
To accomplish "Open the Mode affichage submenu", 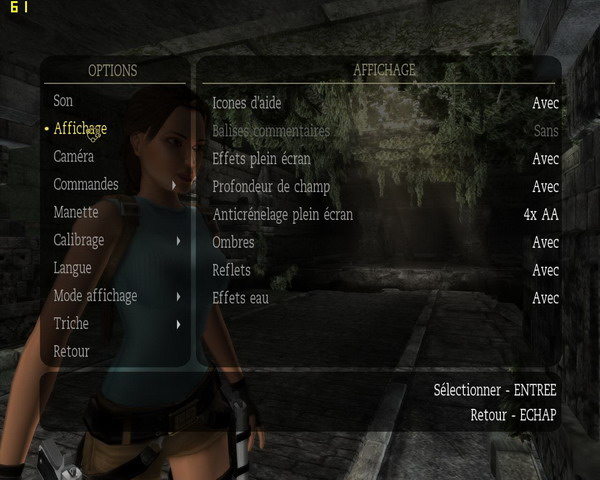I will pyautogui.click(x=95, y=296).
